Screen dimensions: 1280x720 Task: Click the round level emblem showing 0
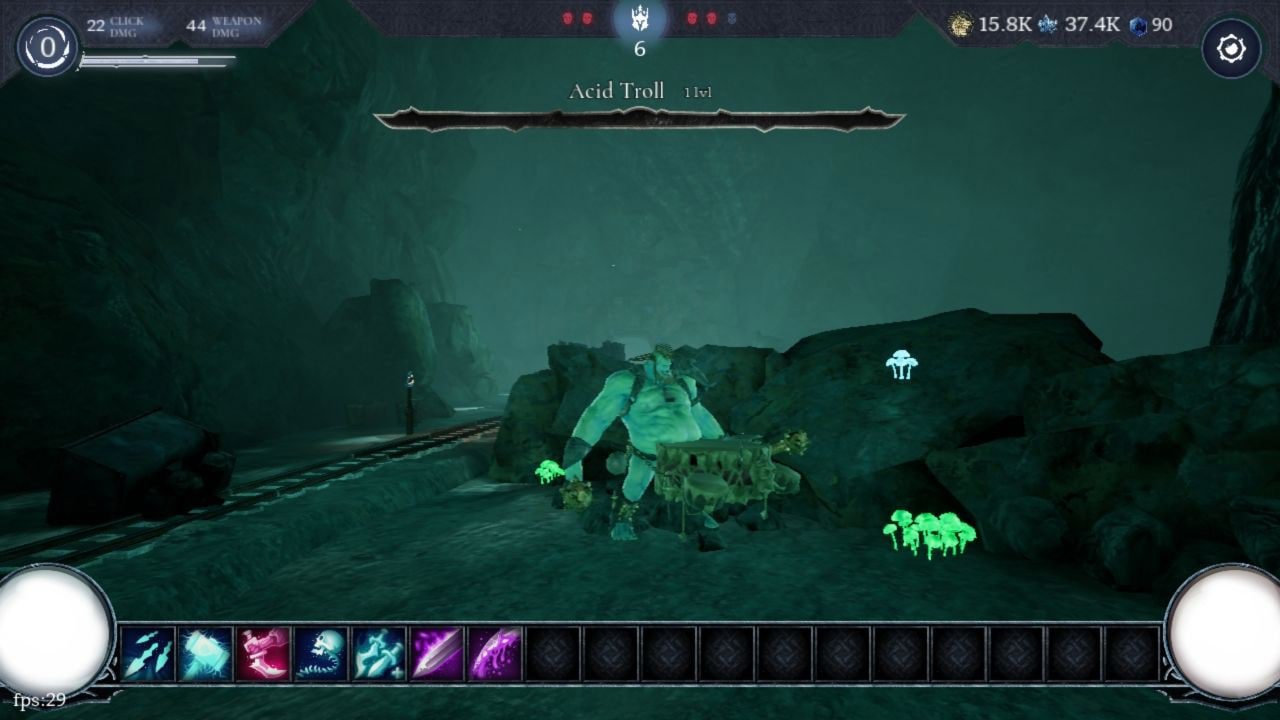pos(47,47)
